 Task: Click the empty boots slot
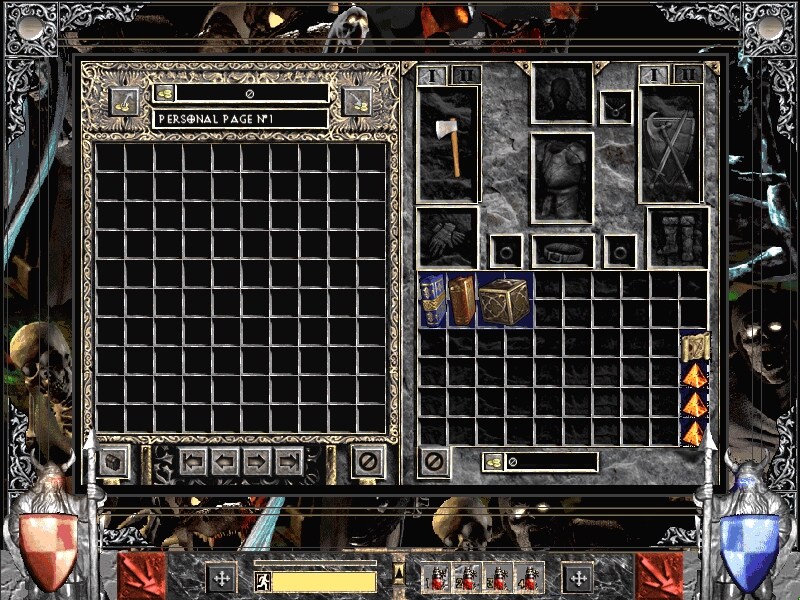678,237
